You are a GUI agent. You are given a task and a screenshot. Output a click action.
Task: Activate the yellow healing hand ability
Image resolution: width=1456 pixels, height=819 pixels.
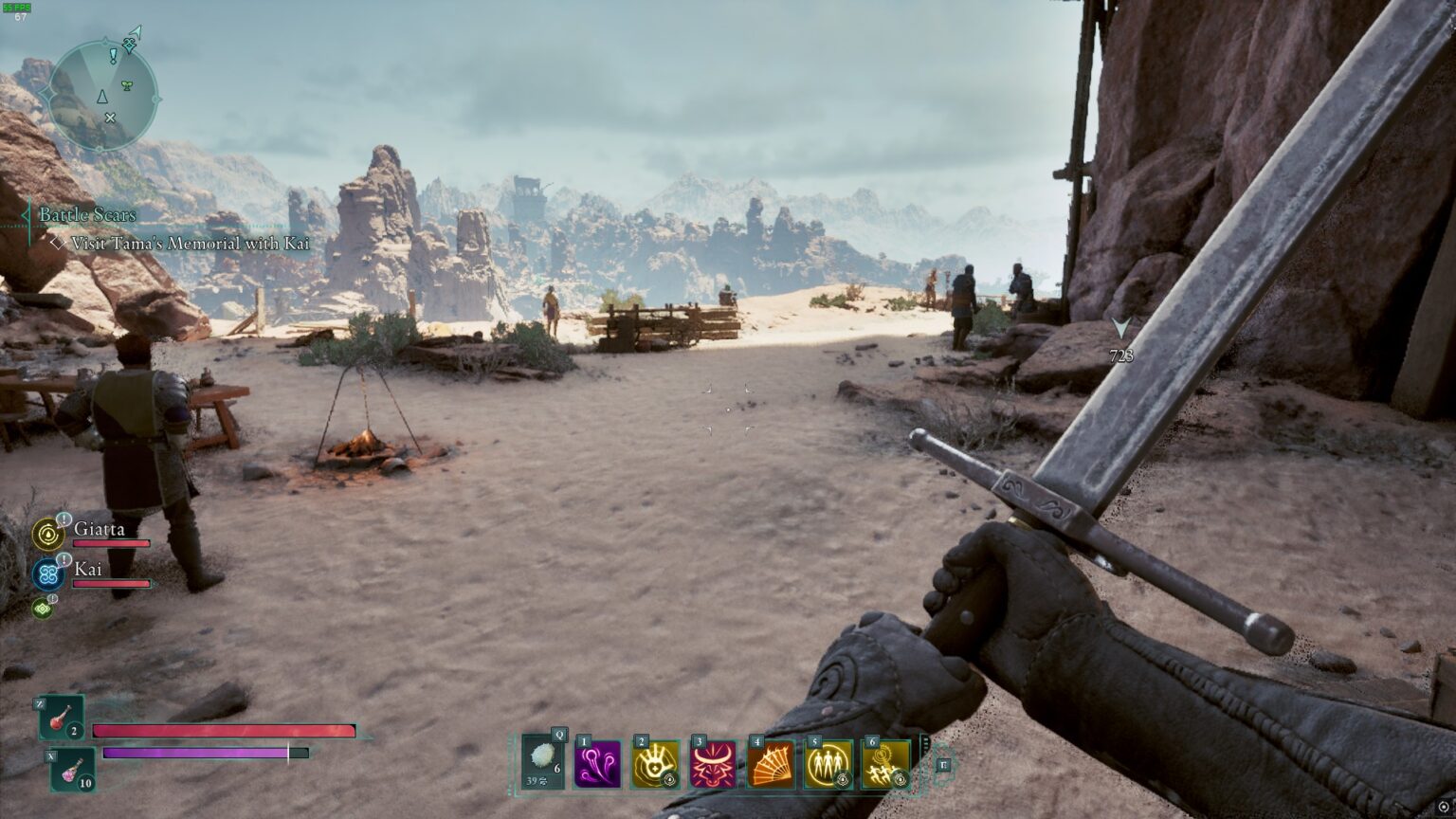click(655, 764)
